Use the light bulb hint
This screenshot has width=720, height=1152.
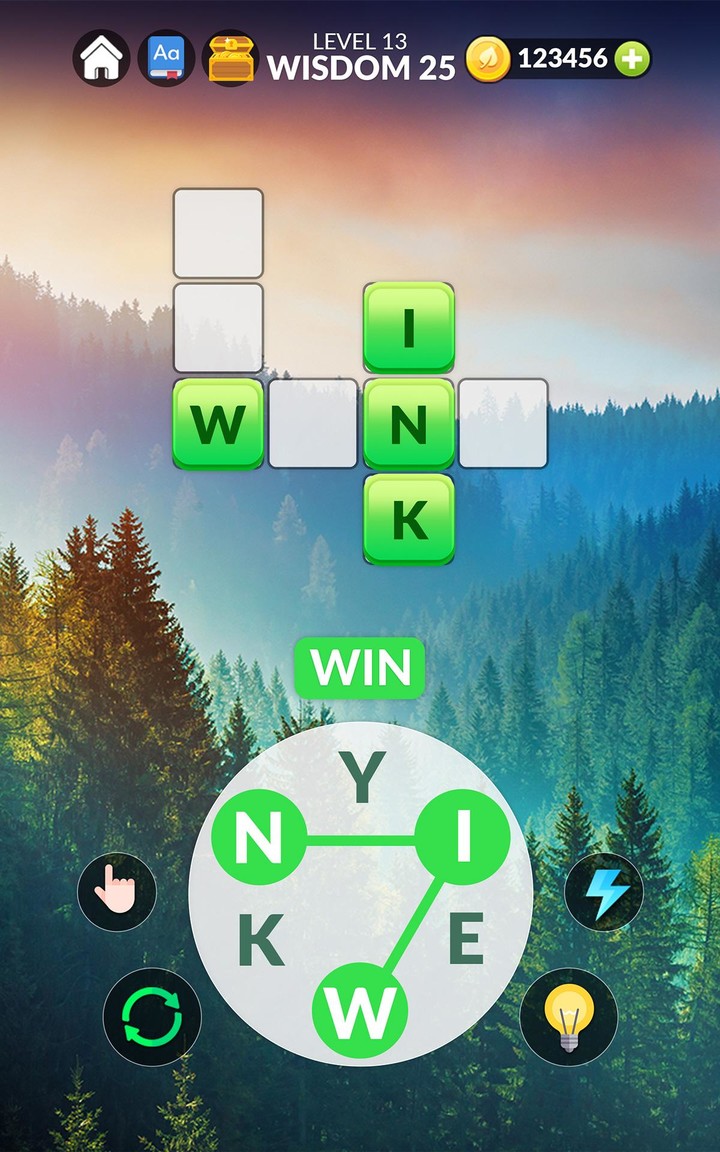point(568,1018)
